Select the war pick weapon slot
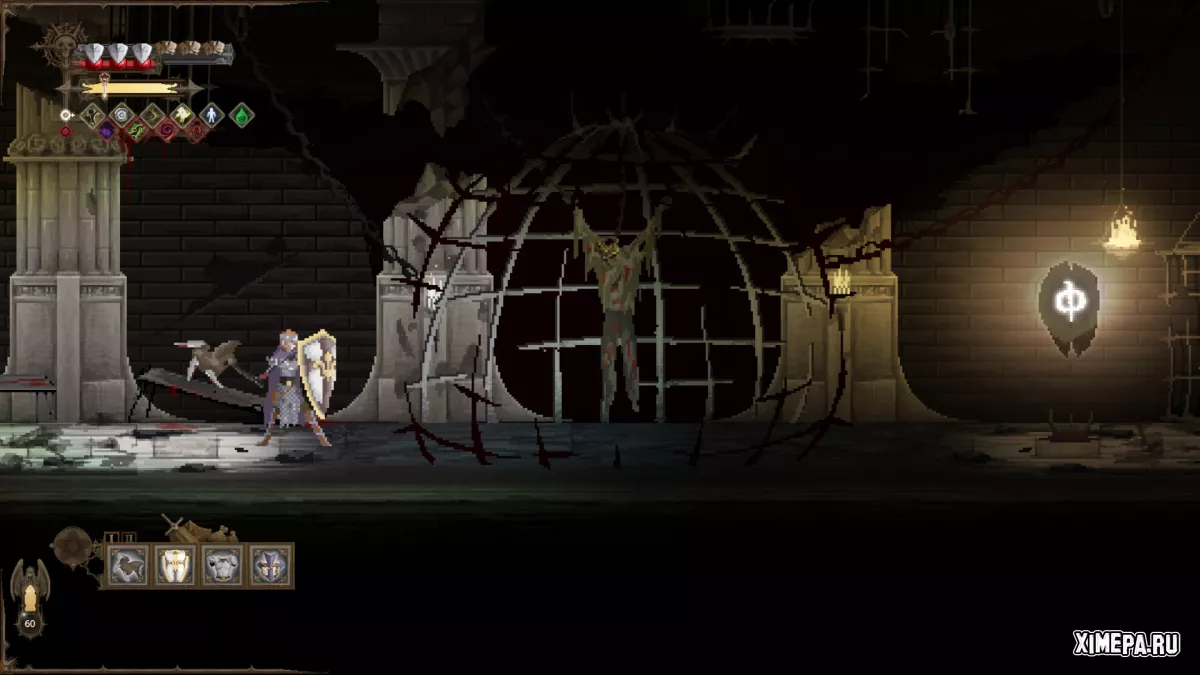Viewport: 1200px width, 675px height. tap(127, 566)
